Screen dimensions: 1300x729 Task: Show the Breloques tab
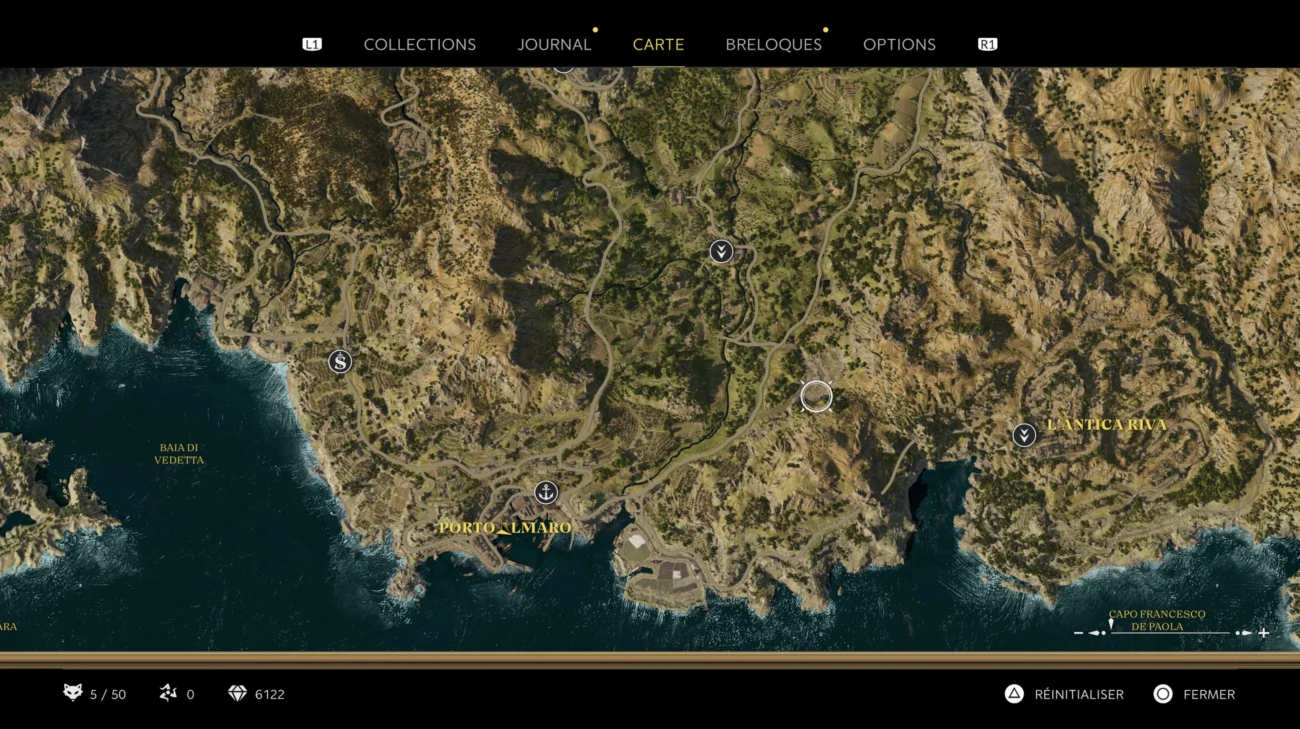point(773,45)
